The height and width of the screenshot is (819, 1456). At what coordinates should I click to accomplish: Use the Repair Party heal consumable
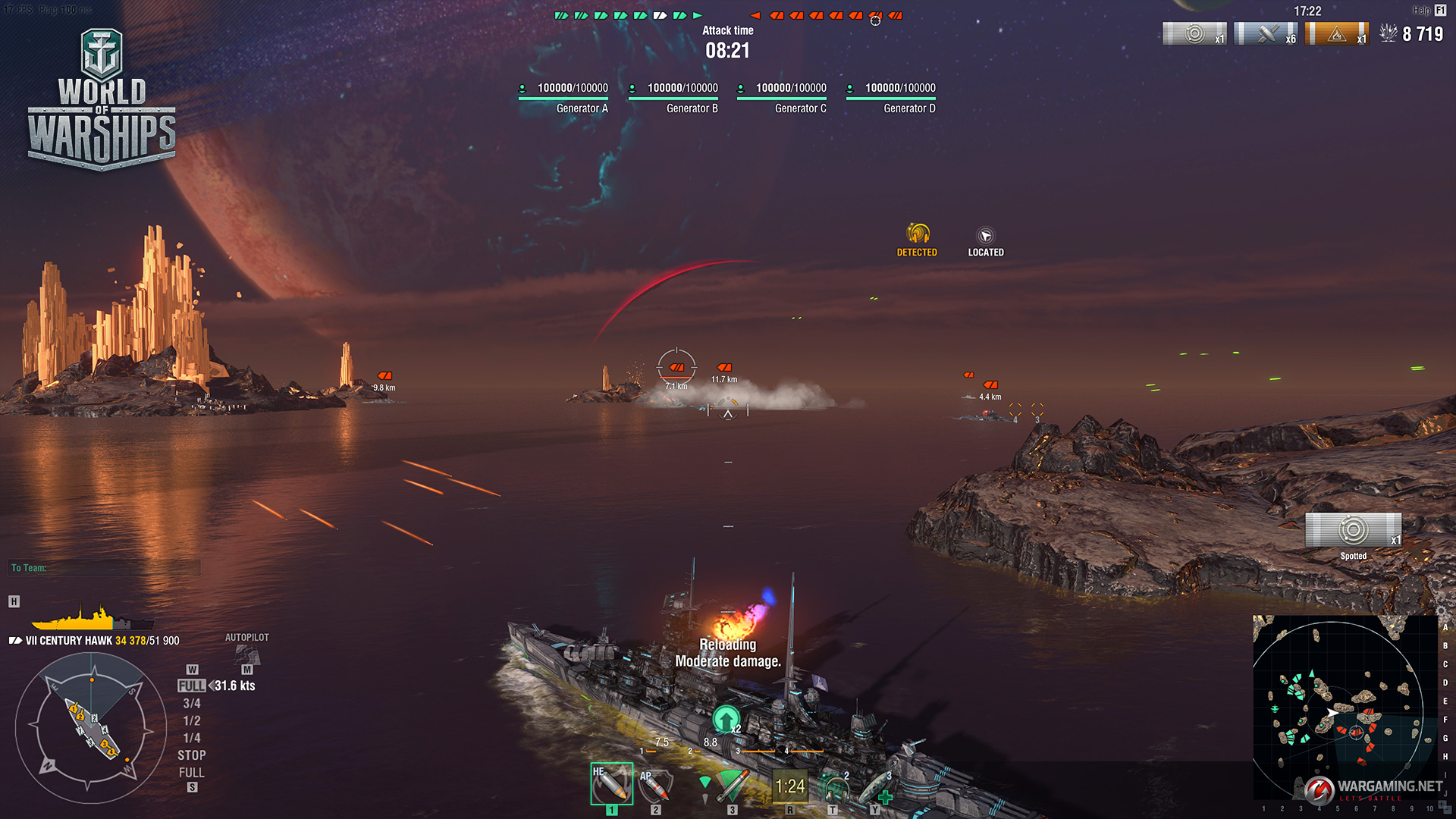click(876, 789)
